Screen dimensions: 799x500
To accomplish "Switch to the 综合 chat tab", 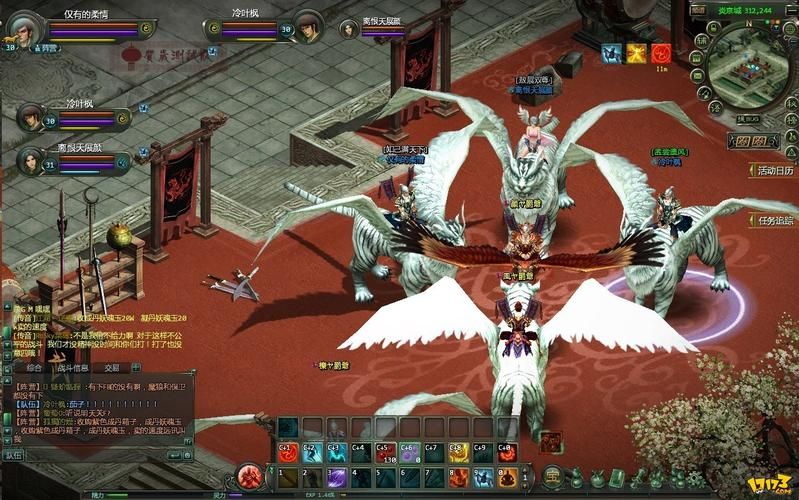I will coord(34,367).
